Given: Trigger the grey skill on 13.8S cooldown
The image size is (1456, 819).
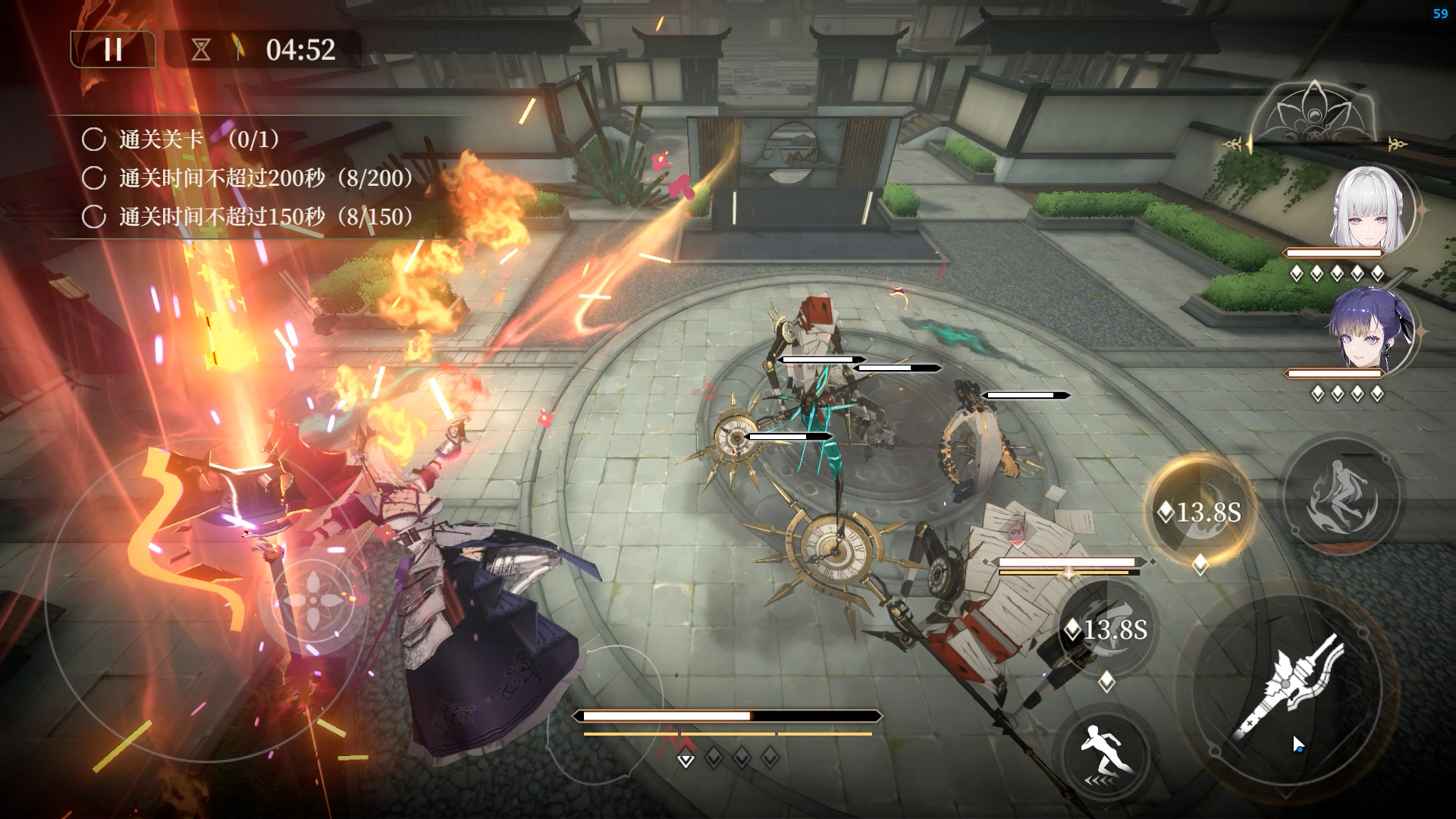Looking at the screenshot, I should pos(1108,629).
